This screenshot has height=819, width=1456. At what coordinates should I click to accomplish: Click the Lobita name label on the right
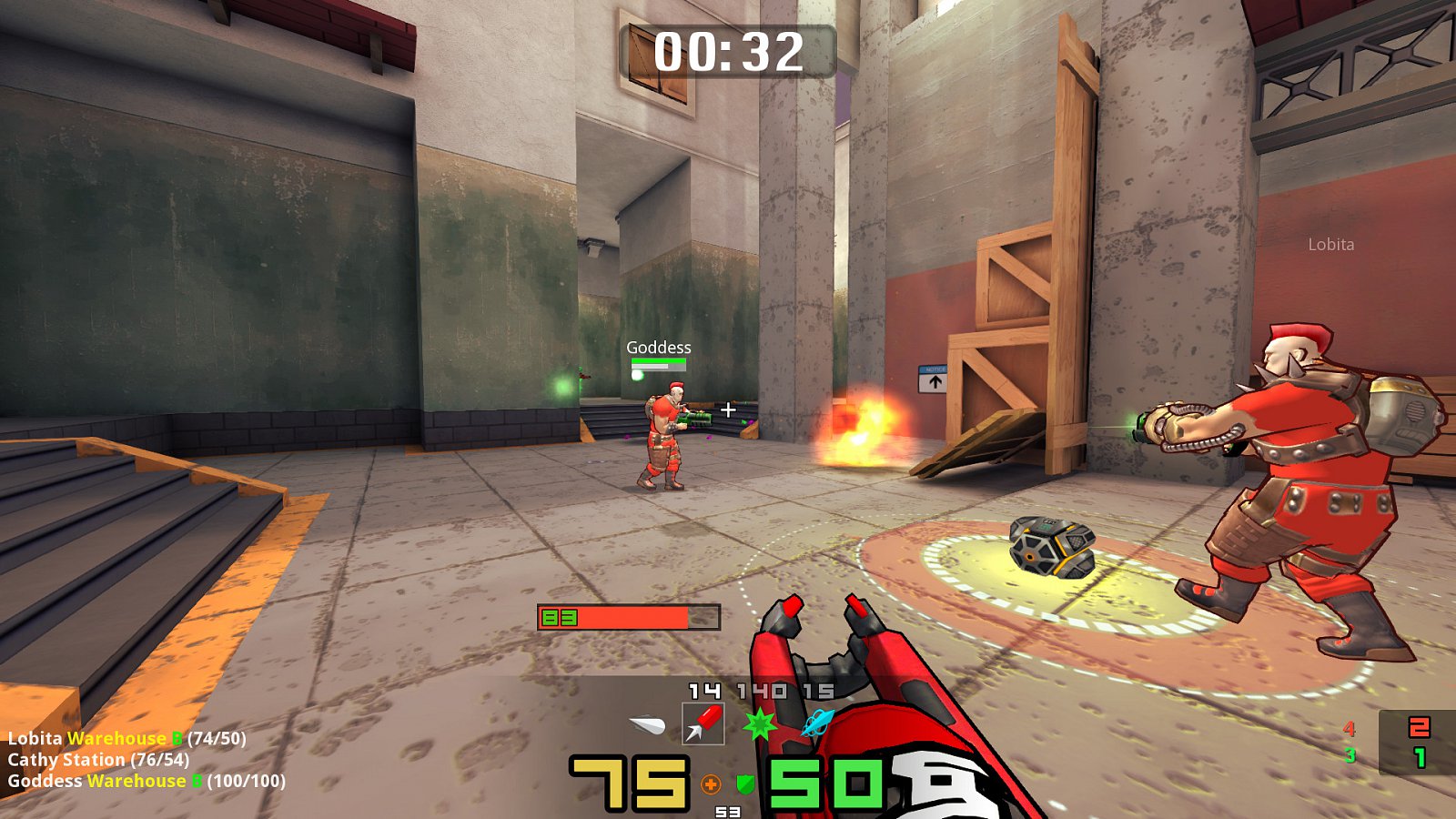(x=1330, y=244)
